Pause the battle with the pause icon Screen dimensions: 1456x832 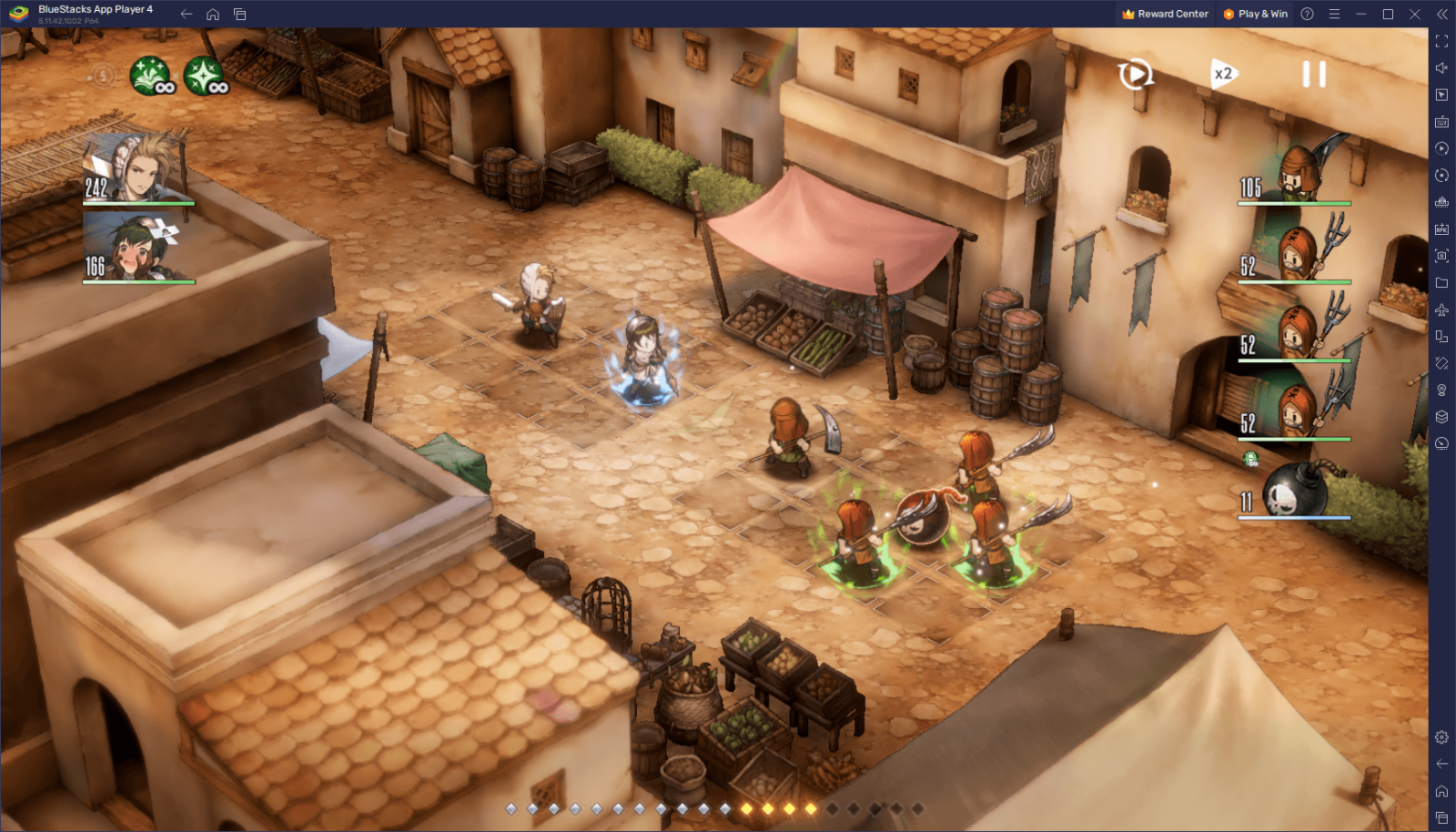coord(1314,75)
